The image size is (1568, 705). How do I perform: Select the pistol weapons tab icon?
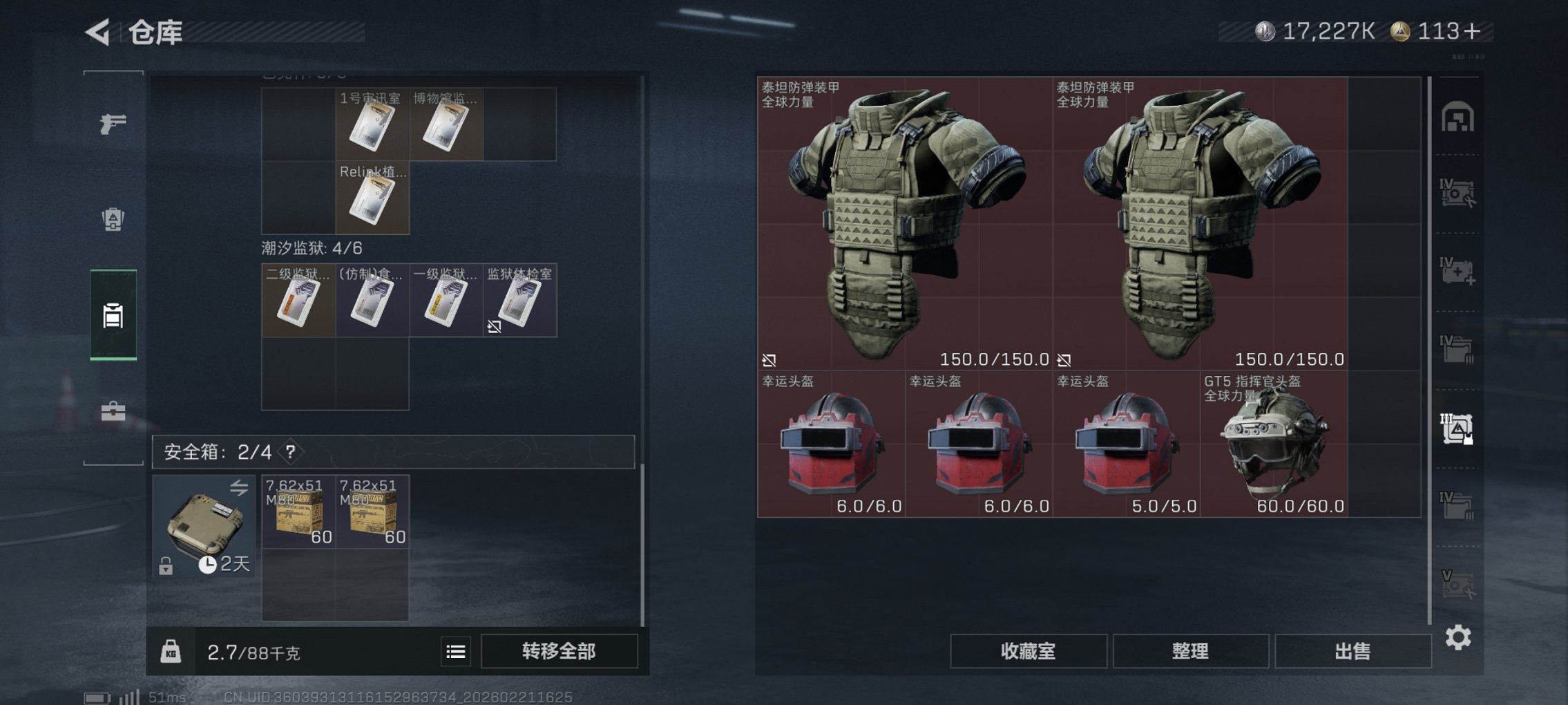[114, 124]
